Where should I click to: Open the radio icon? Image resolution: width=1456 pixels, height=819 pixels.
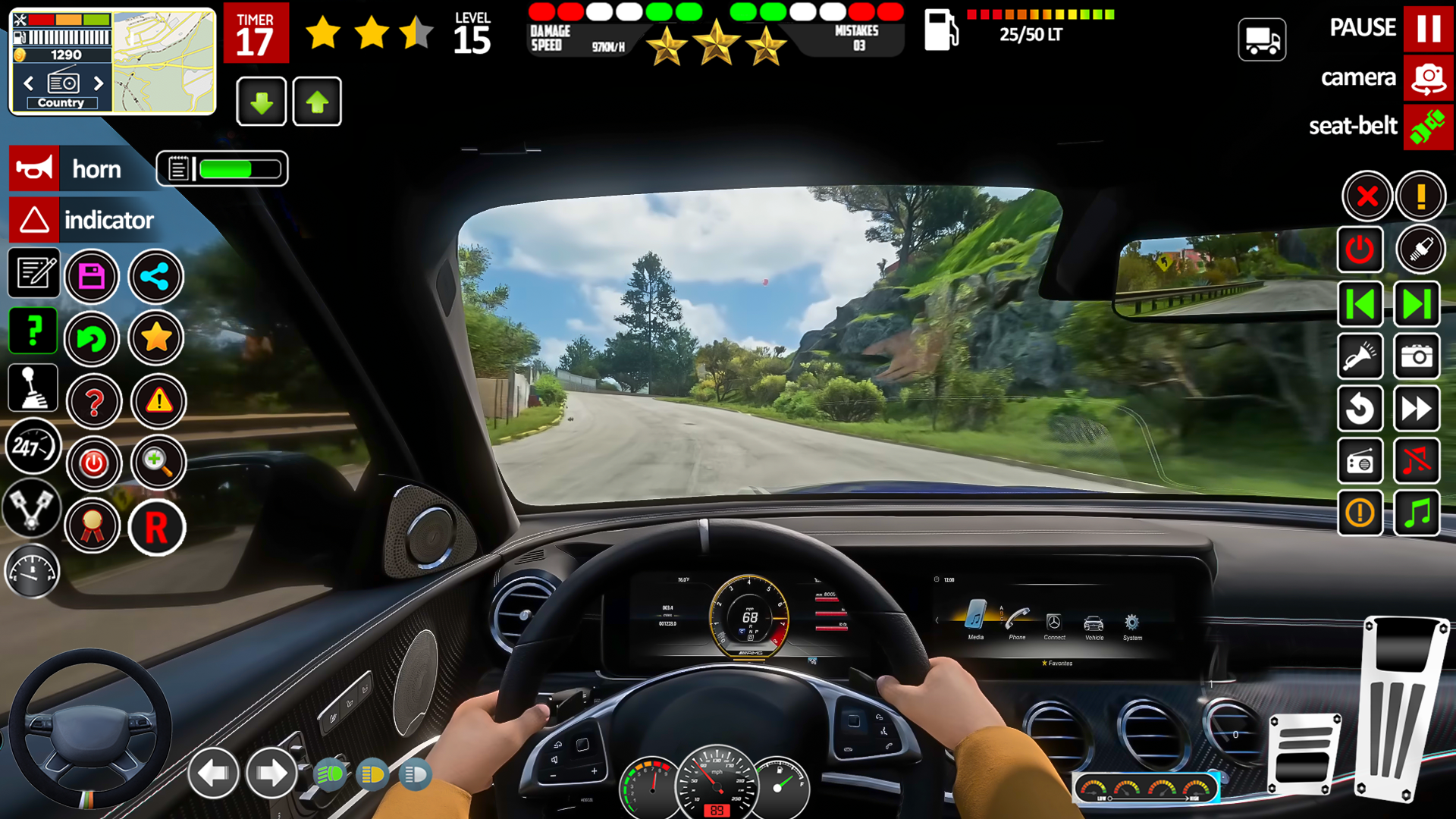tap(1360, 461)
